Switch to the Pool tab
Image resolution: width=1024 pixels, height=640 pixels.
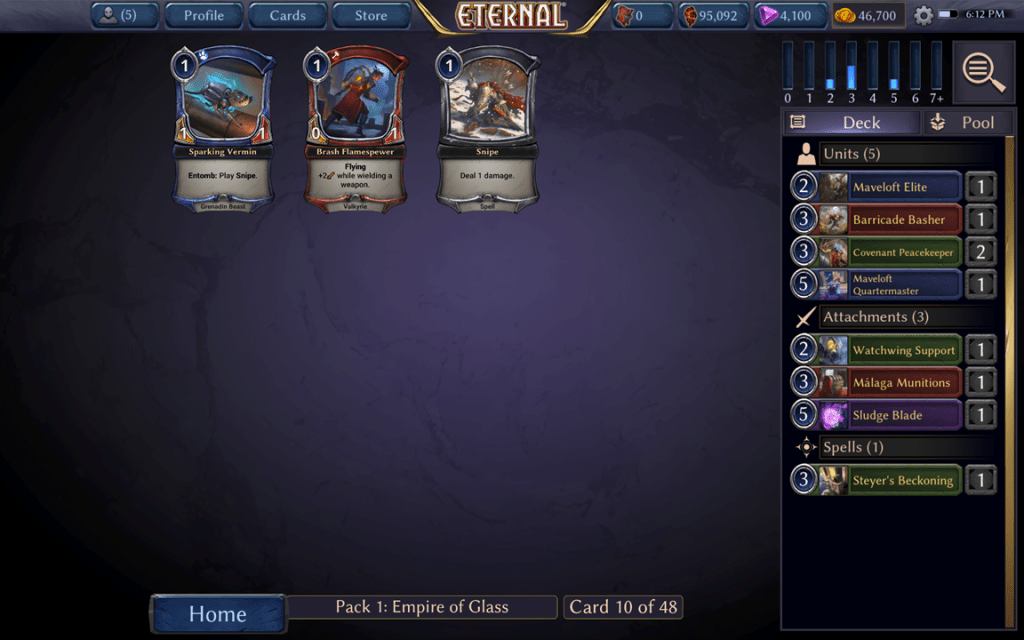point(964,122)
